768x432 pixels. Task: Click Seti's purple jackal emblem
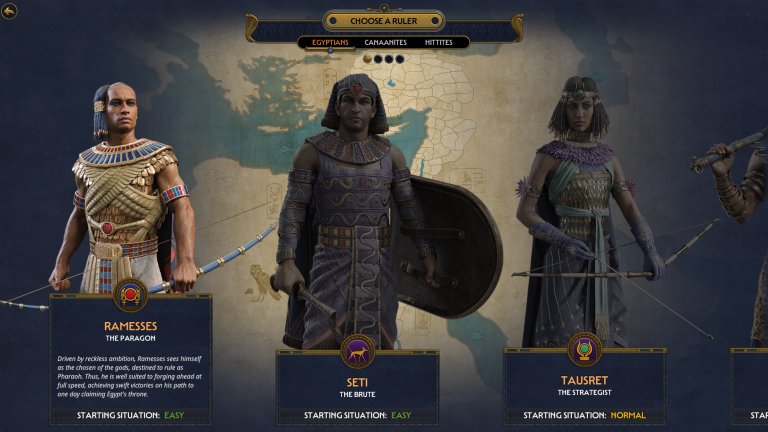pyautogui.click(x=357, y=351)
